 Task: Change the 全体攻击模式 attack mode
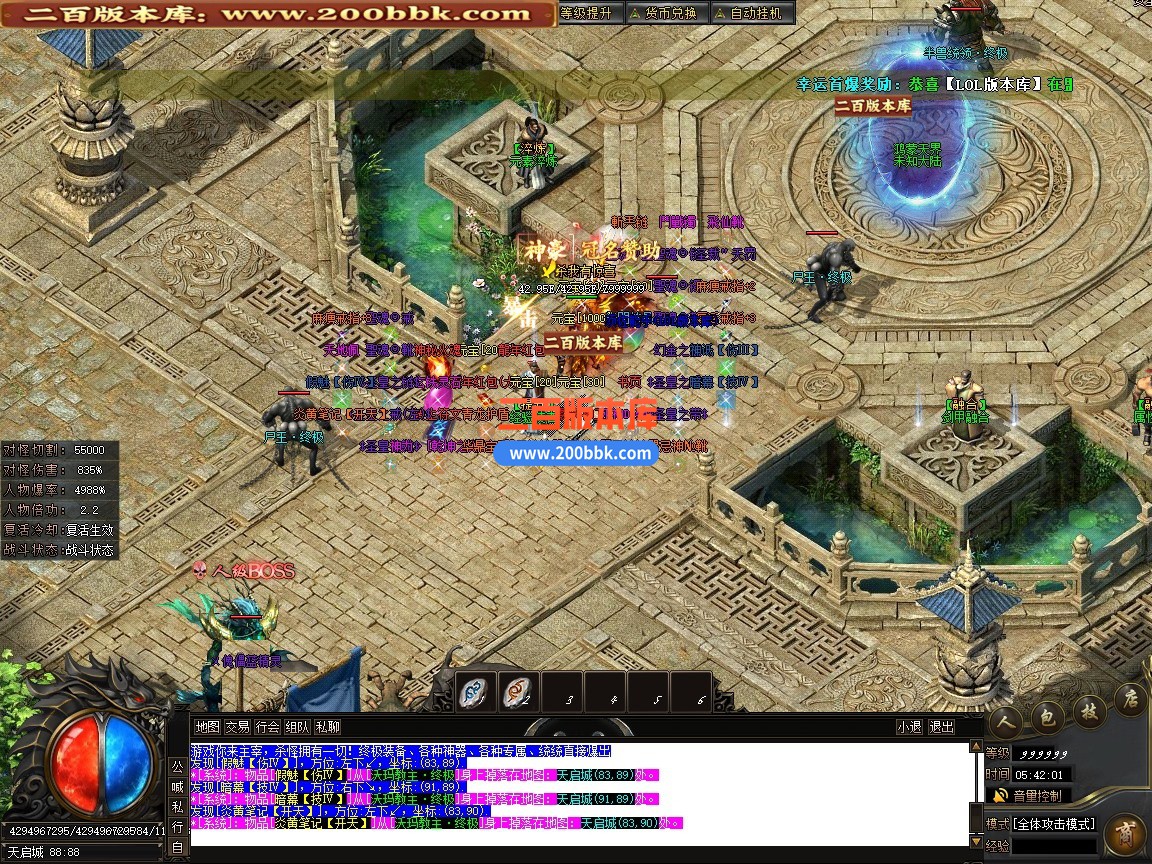(x=1055, y=824)
